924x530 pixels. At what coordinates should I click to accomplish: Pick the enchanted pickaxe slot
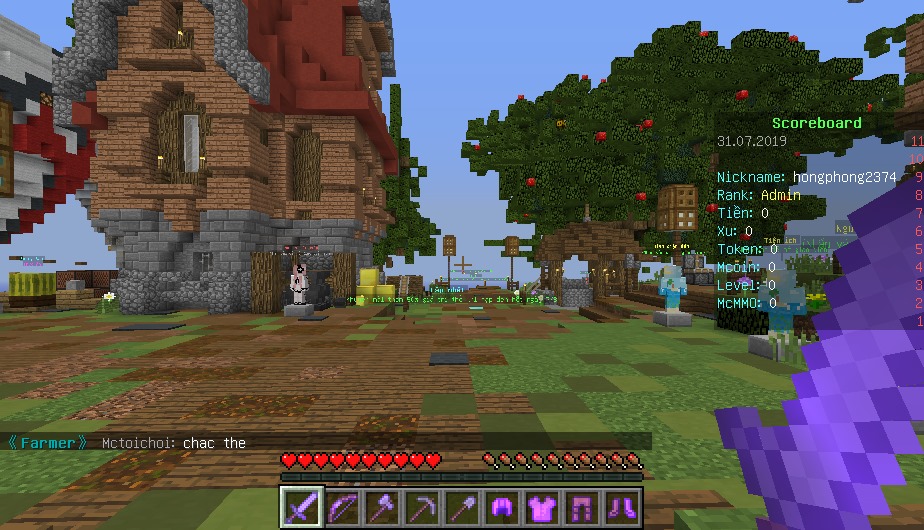click(422, 507)
